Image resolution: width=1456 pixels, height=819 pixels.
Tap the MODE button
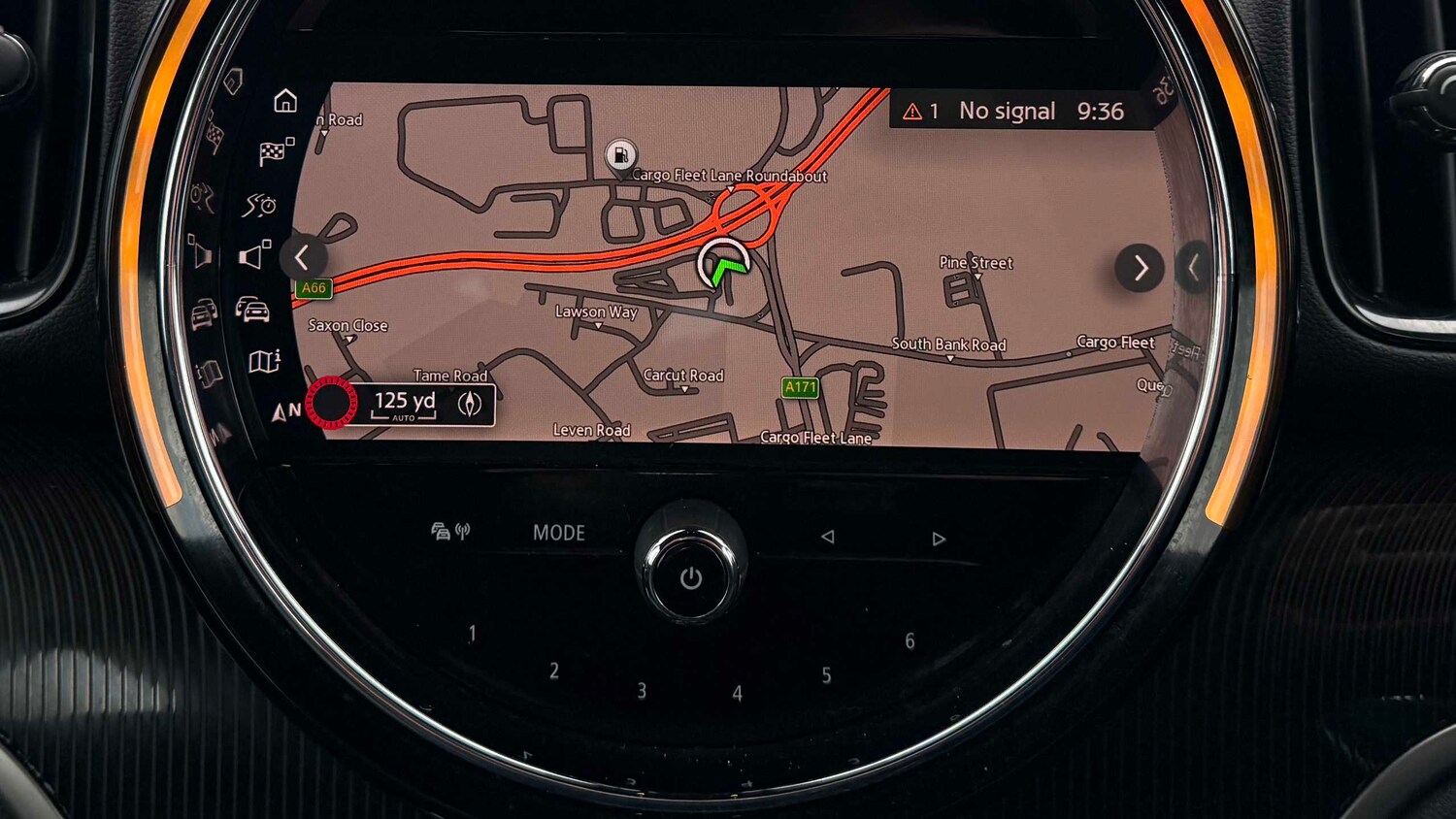point(559,533)
